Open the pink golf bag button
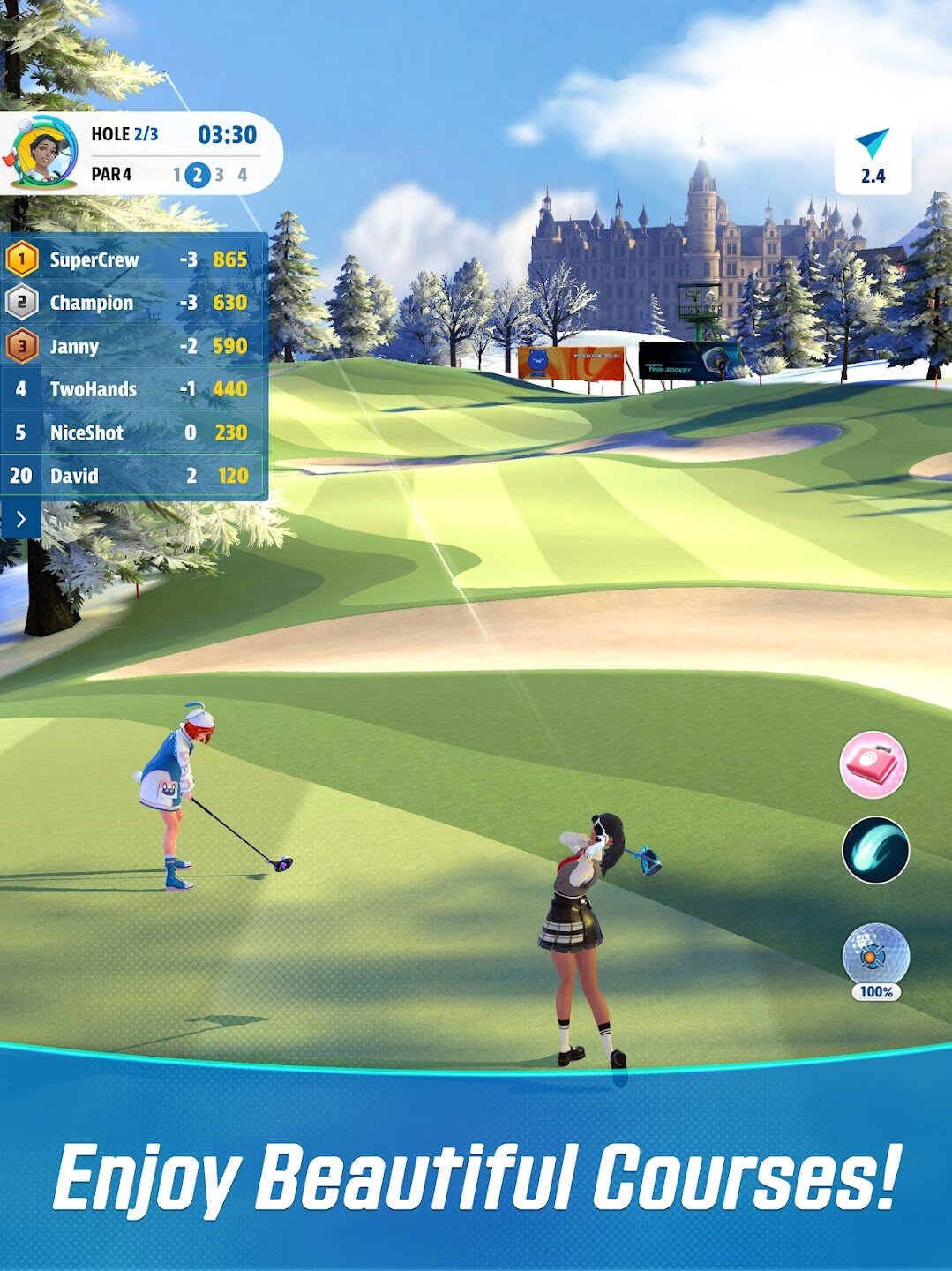 tap(873, 764)
